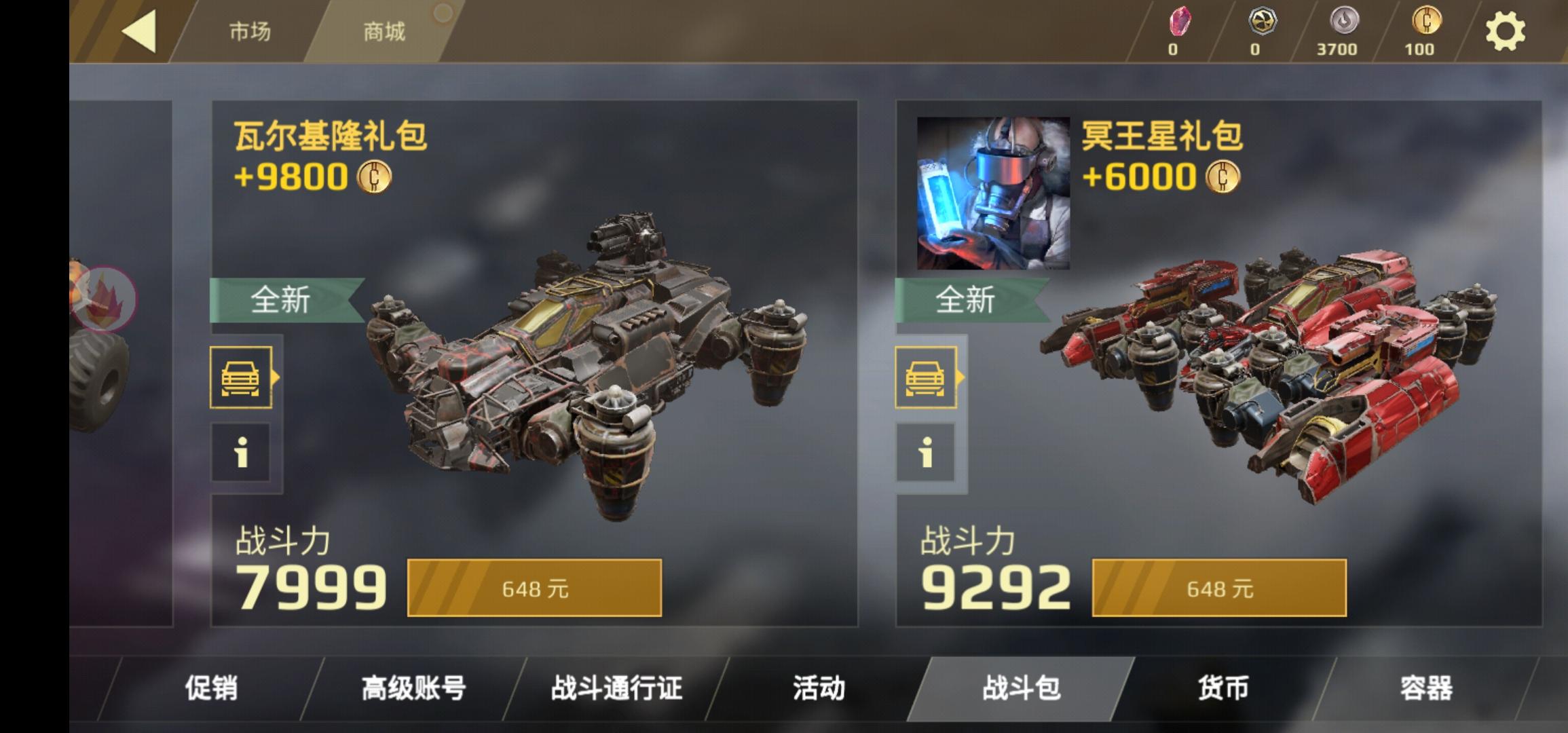Viewport: 1568px width, 733px height.
Task: Open the 货币 category
Action: (x=1223, y=688)
